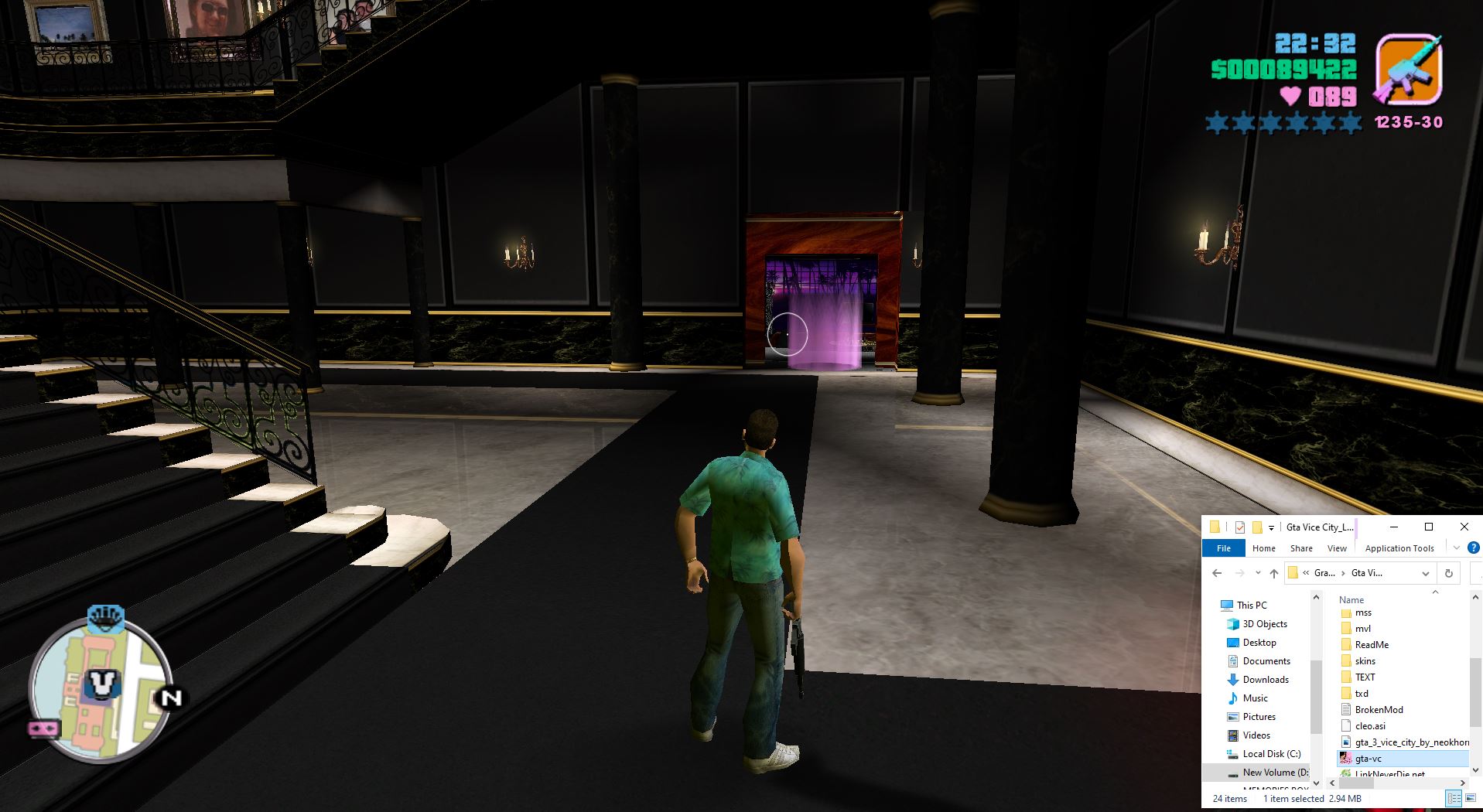
Task: Click the horizontal scrollbar below the file list
Action: click(x=1356, y=783)
